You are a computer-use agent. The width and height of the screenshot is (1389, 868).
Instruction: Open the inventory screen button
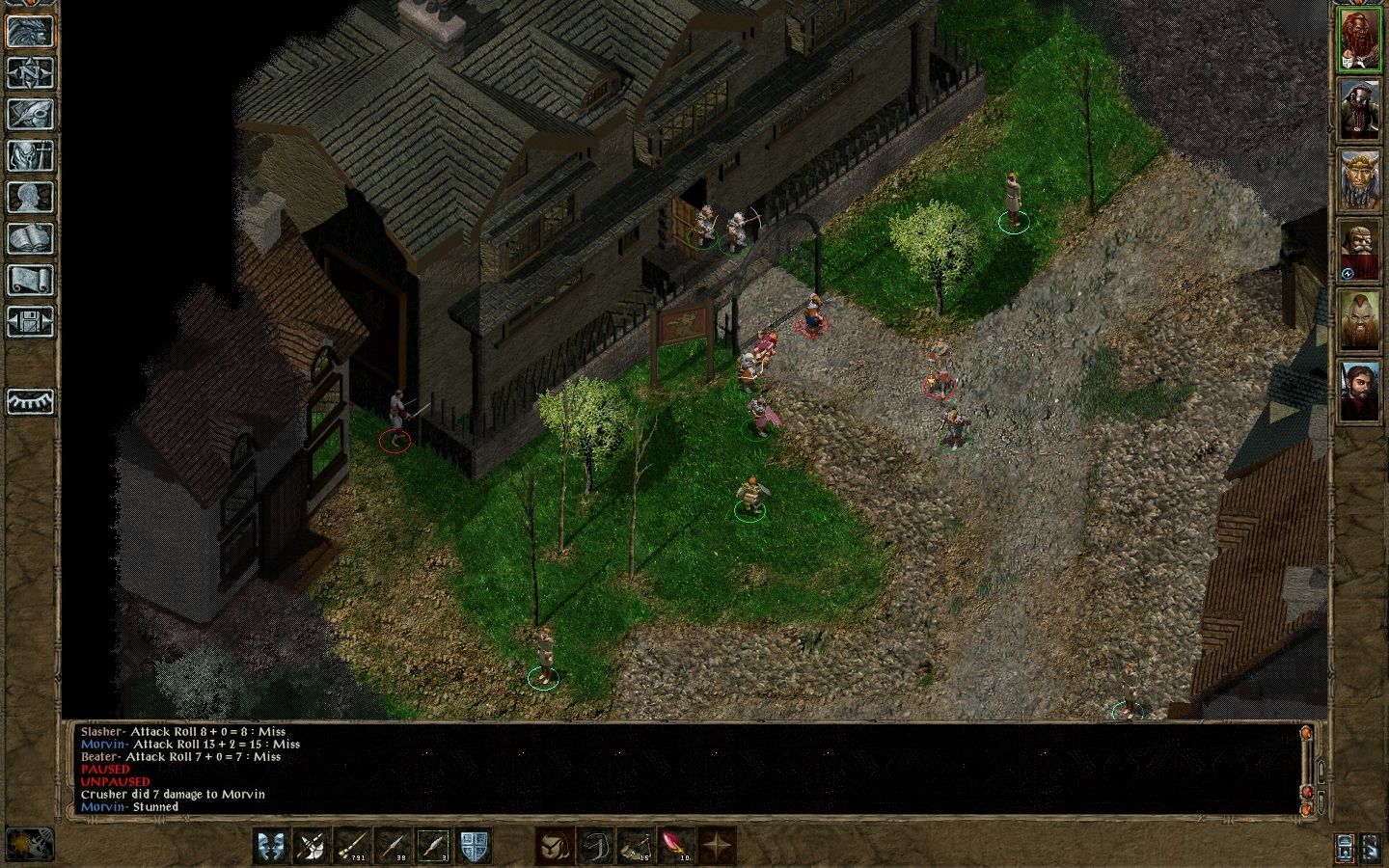pos(30,155)
